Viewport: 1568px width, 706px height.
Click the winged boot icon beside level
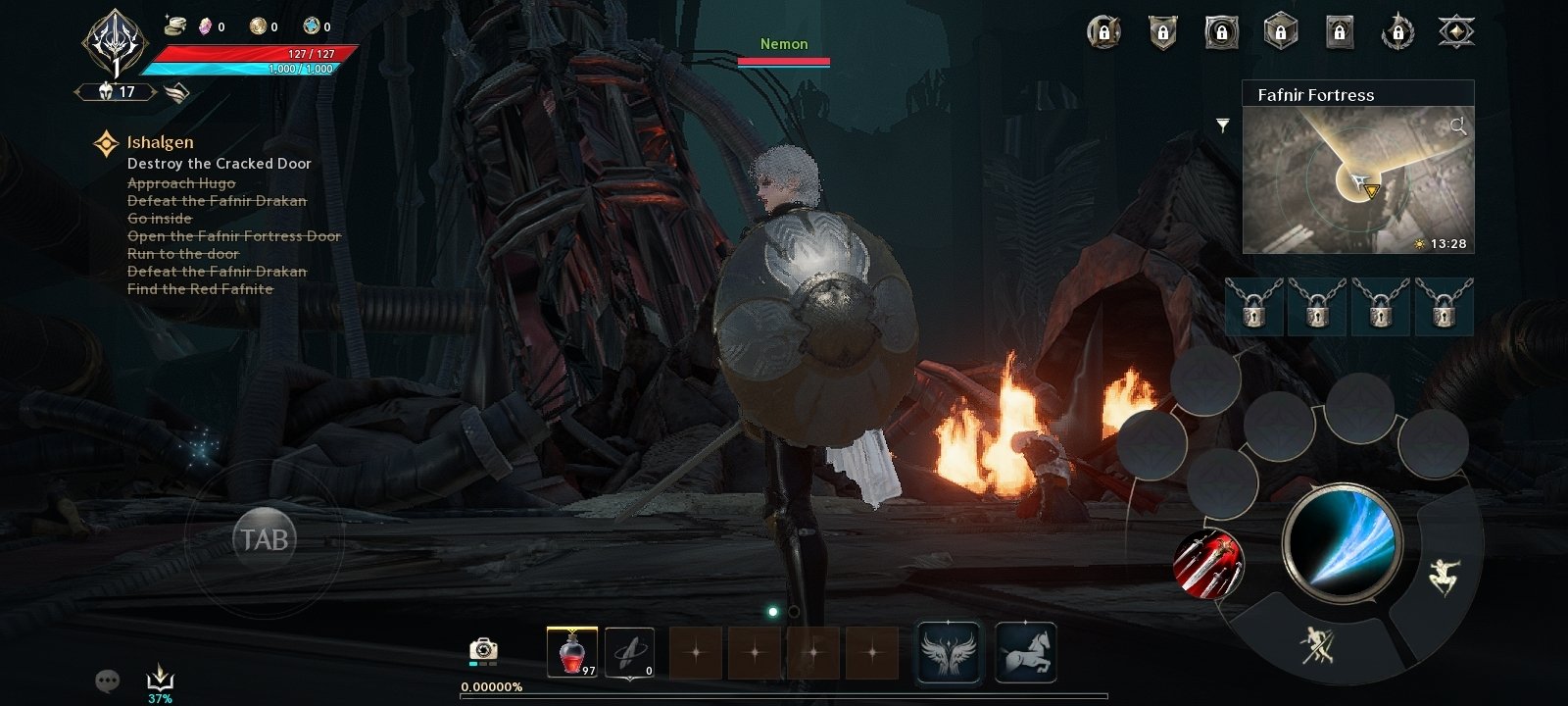[x=176, y=93]
